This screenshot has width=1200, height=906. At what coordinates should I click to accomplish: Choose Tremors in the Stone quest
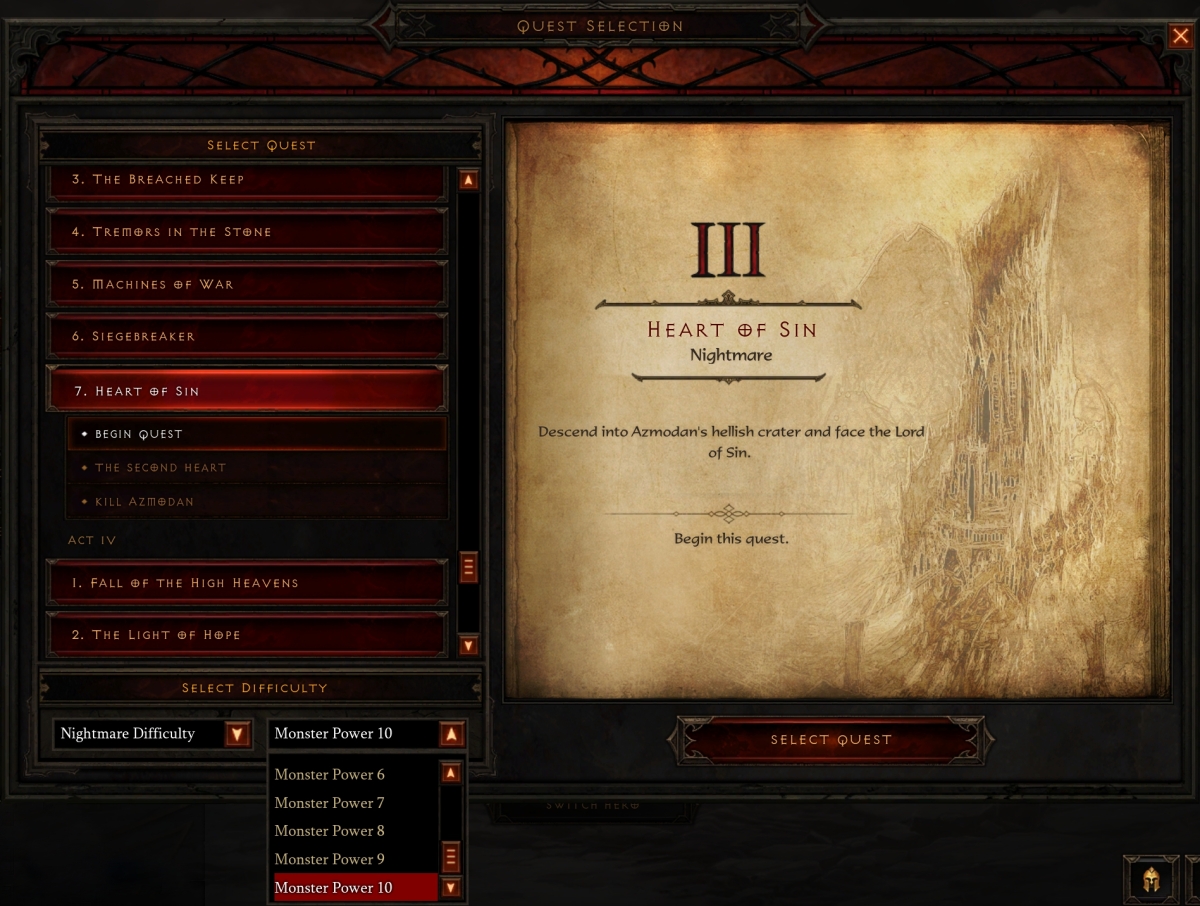(x=246, y=232)
